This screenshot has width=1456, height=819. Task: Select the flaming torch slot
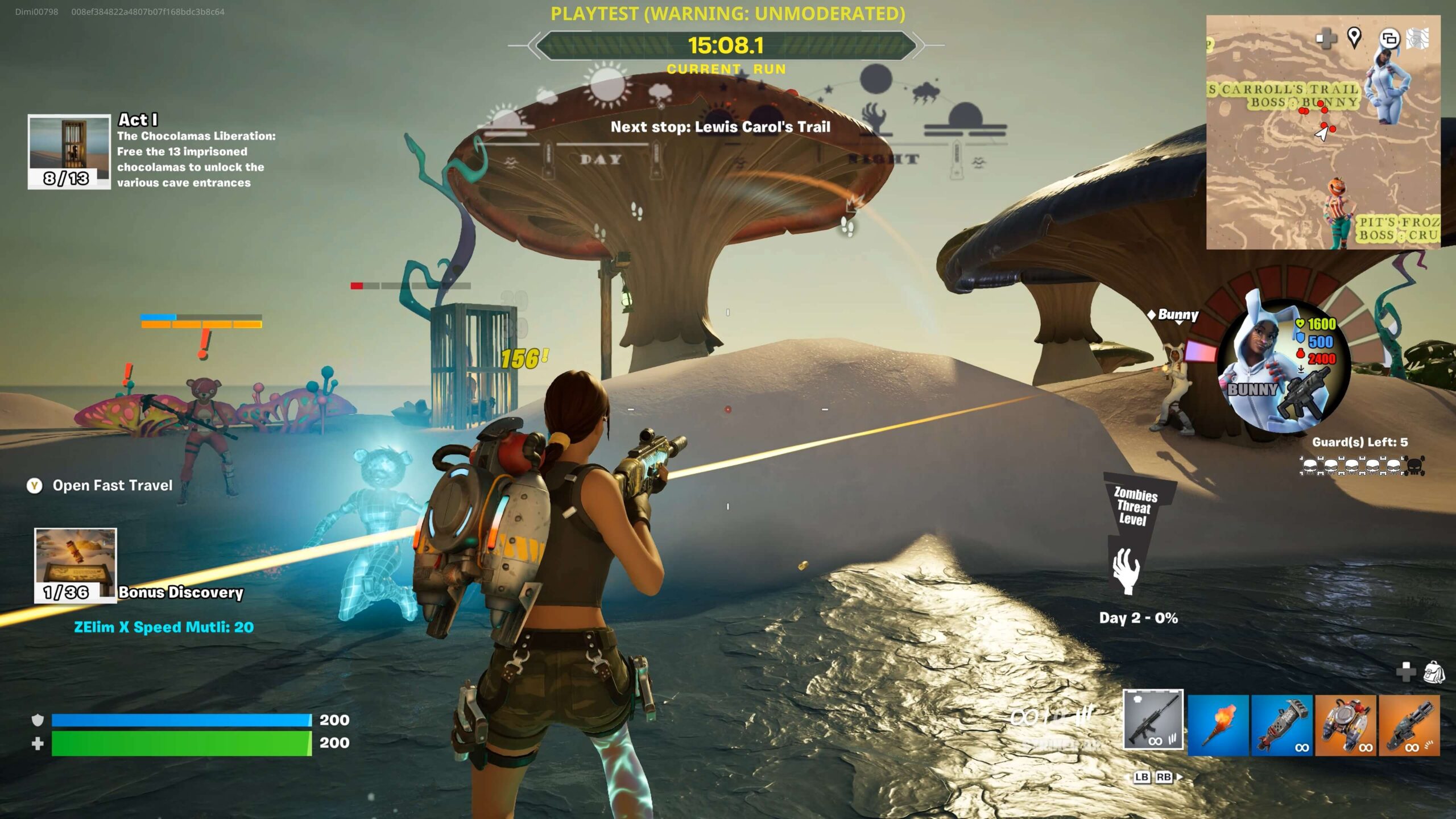tap(1218, 725)
